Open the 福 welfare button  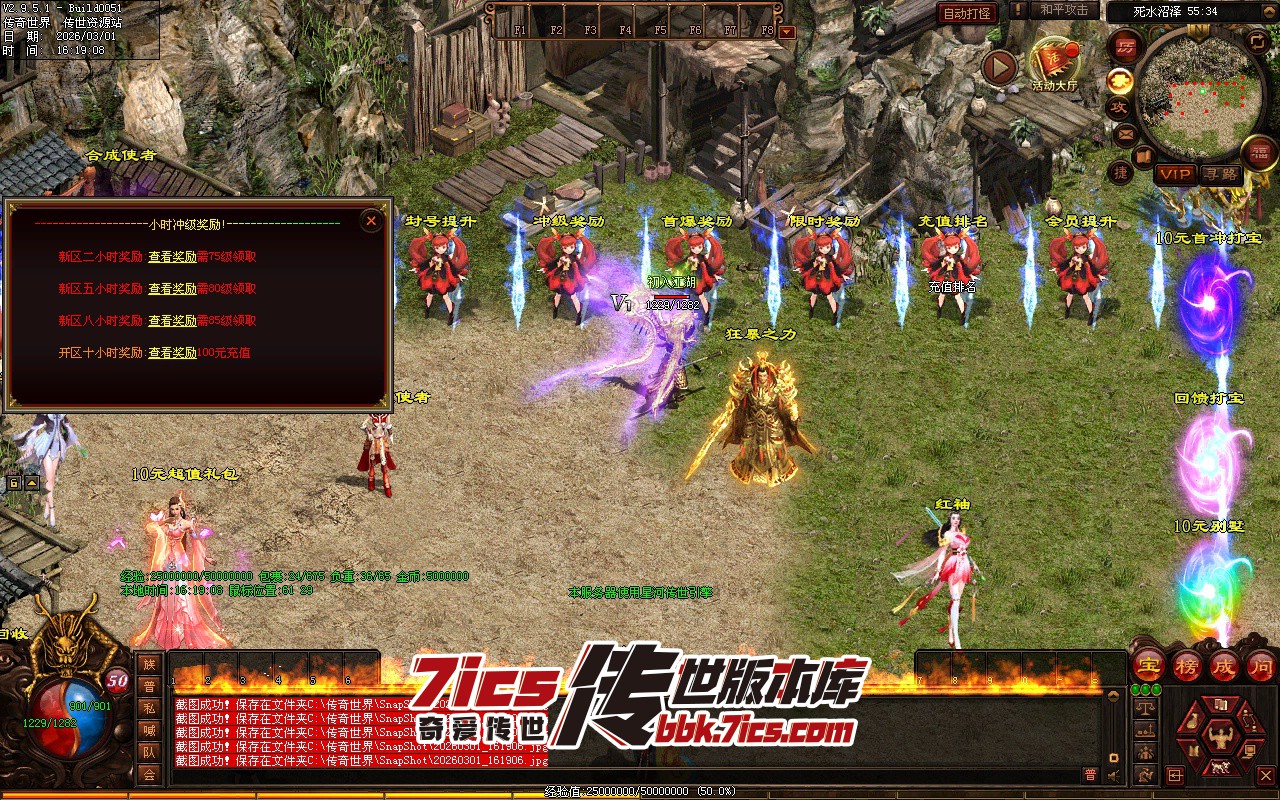pos(1259,152)
